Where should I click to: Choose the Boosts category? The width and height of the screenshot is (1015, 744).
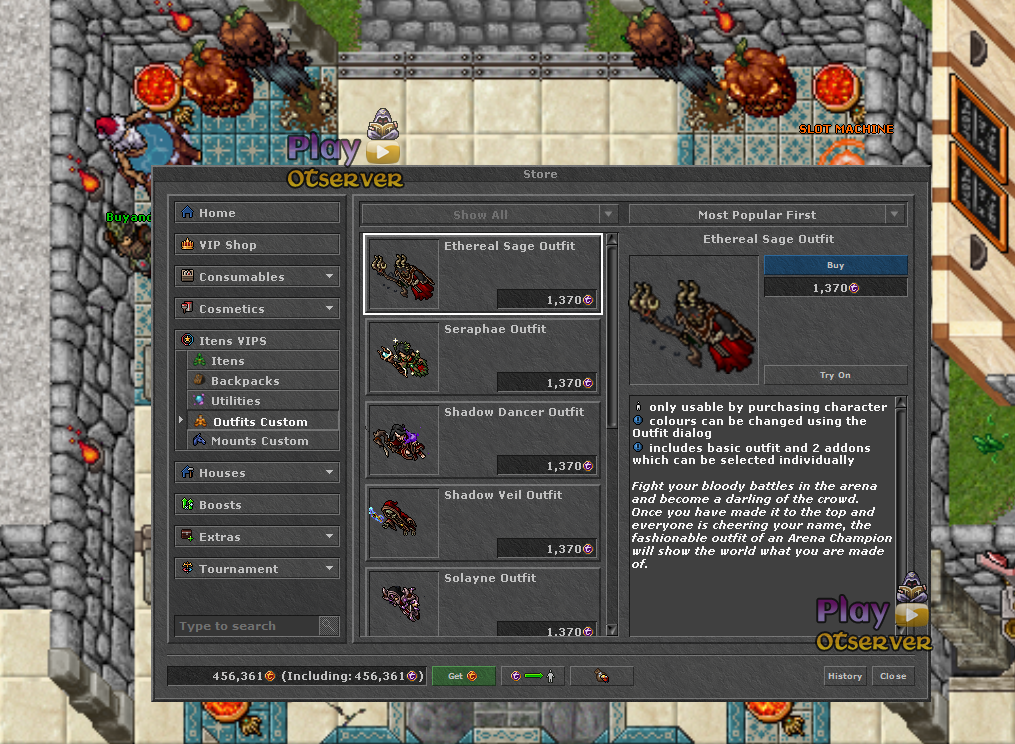coord(257,505)
